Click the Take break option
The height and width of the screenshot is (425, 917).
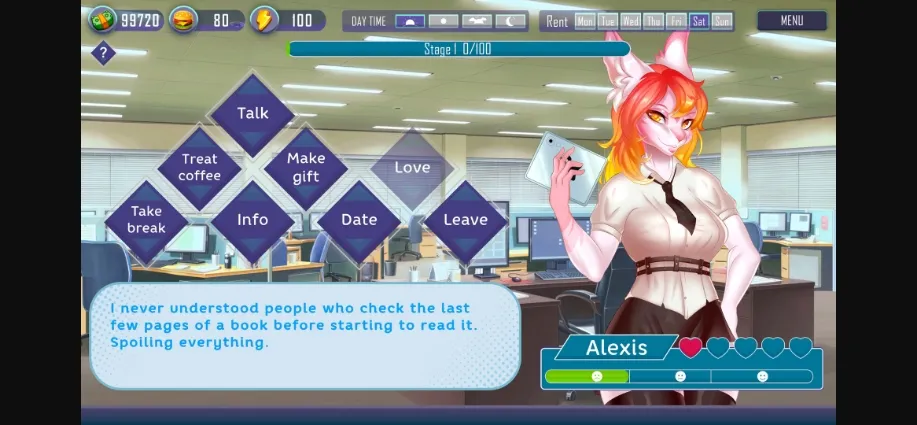pos(146,220)
